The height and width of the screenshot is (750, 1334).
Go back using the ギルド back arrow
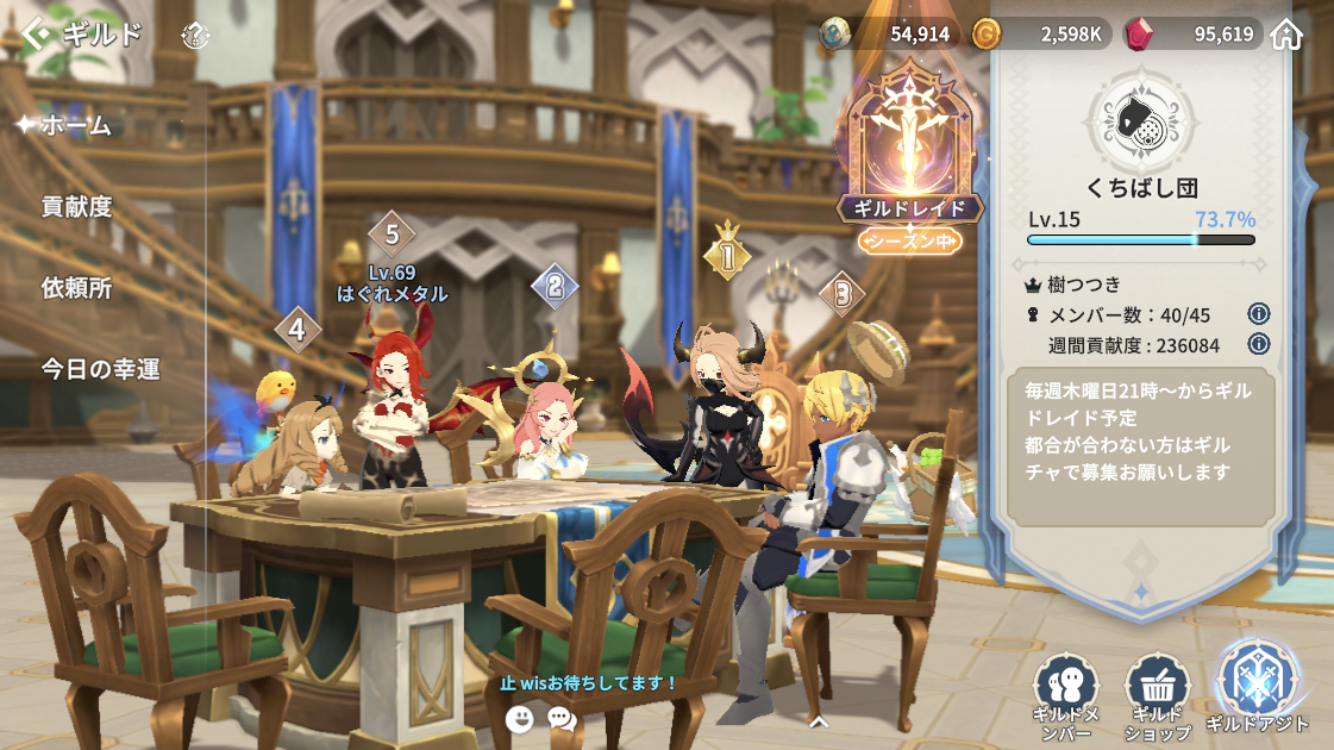pos(36,35)
